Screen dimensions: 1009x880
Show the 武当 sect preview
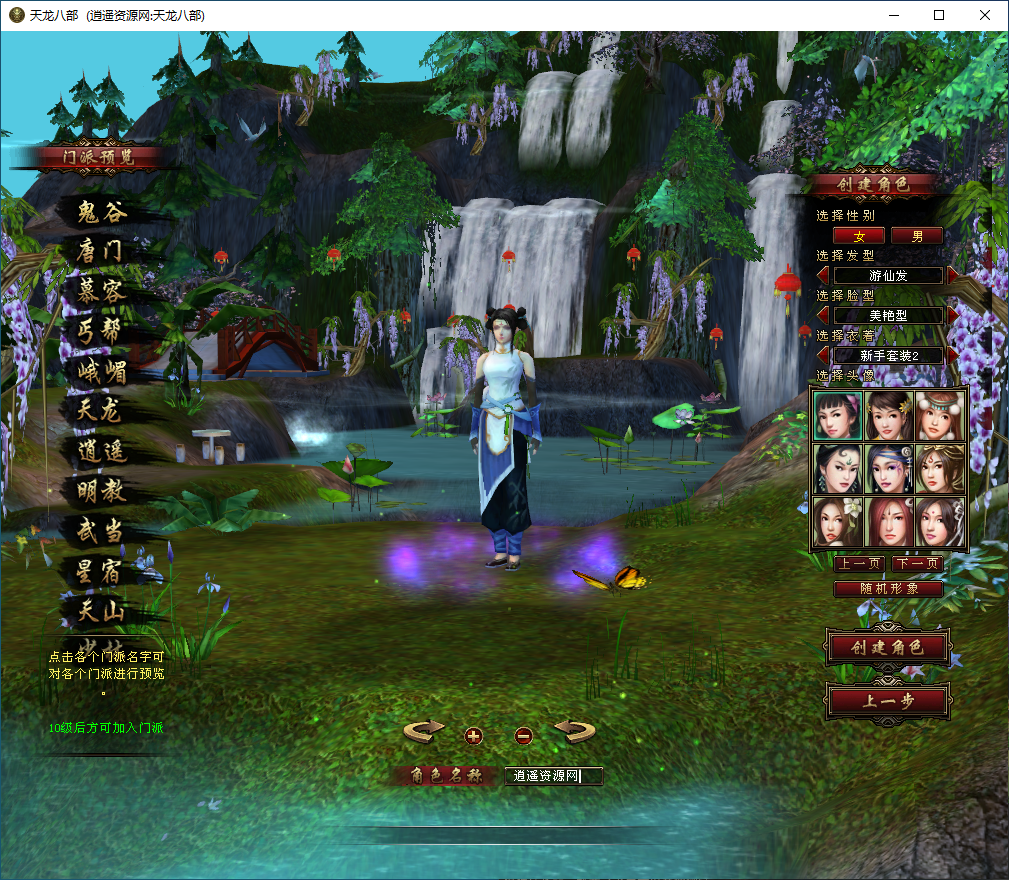[x=100, y=531]
